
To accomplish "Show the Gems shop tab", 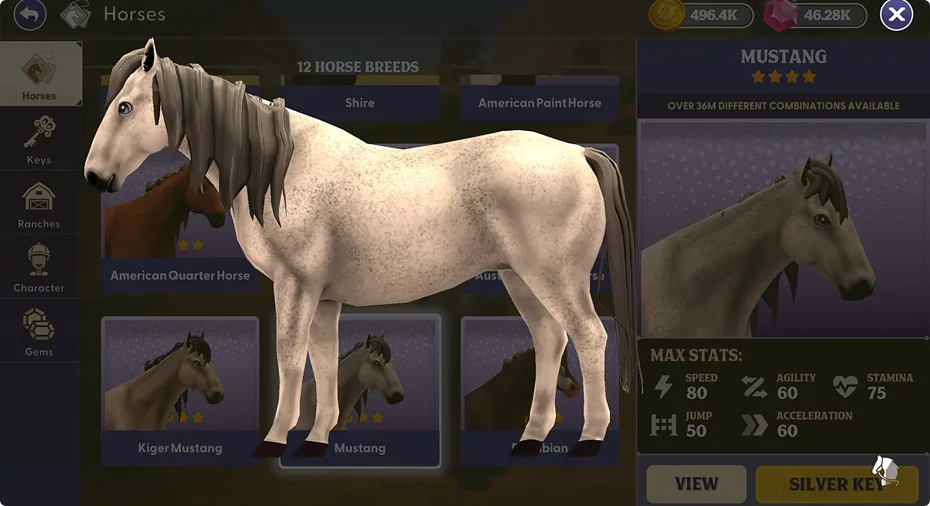I will [39, 331].
